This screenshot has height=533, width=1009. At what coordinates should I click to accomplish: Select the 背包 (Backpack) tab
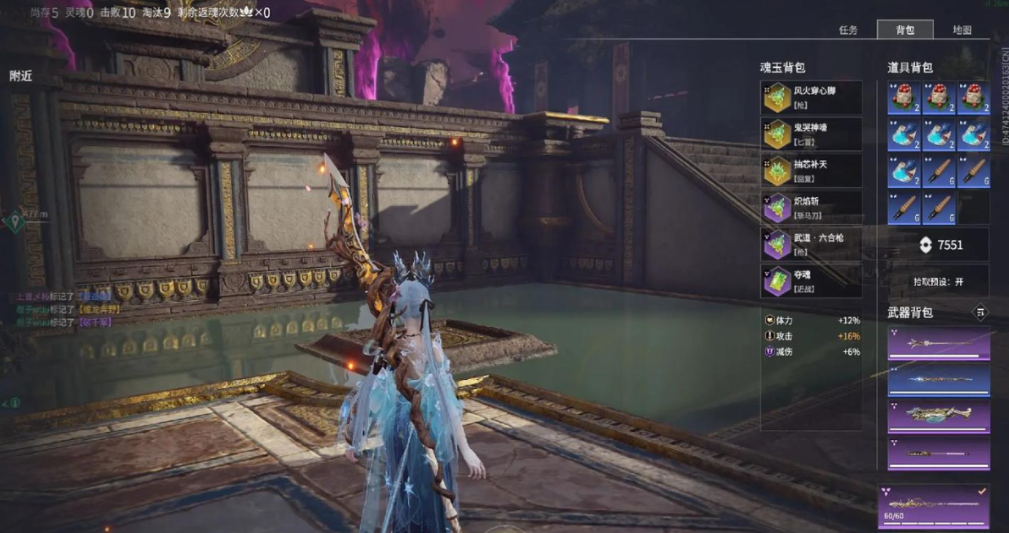point(905,30)
